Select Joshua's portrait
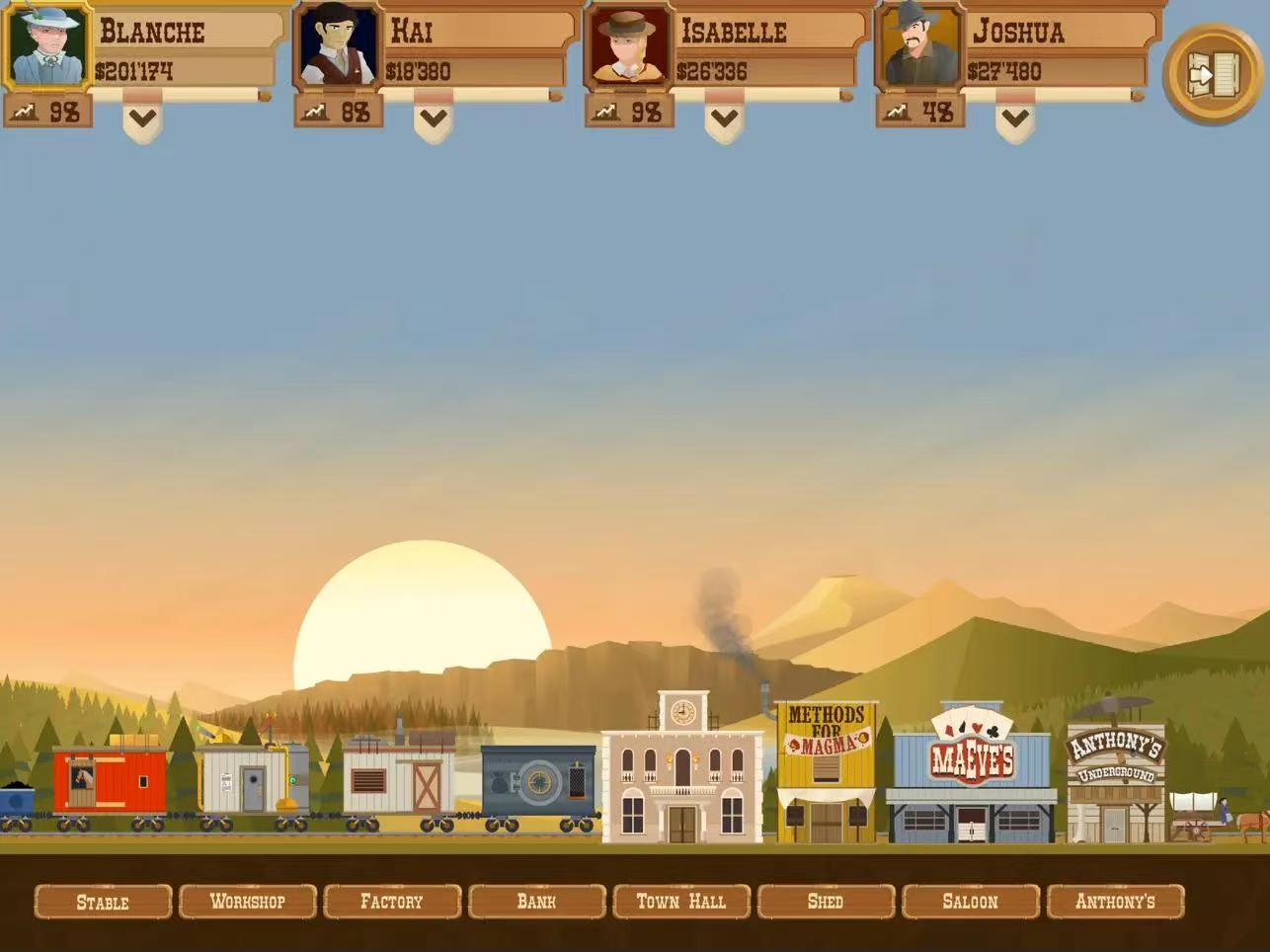Viewport: 1270px width, 952px height. tap(919, 46)
